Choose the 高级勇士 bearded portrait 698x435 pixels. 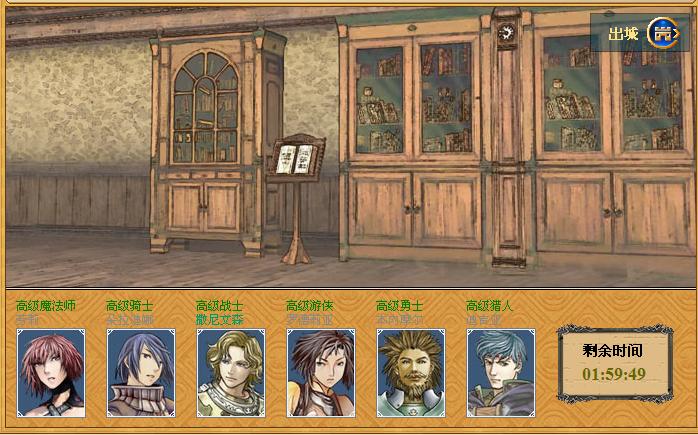click(411, 372)
